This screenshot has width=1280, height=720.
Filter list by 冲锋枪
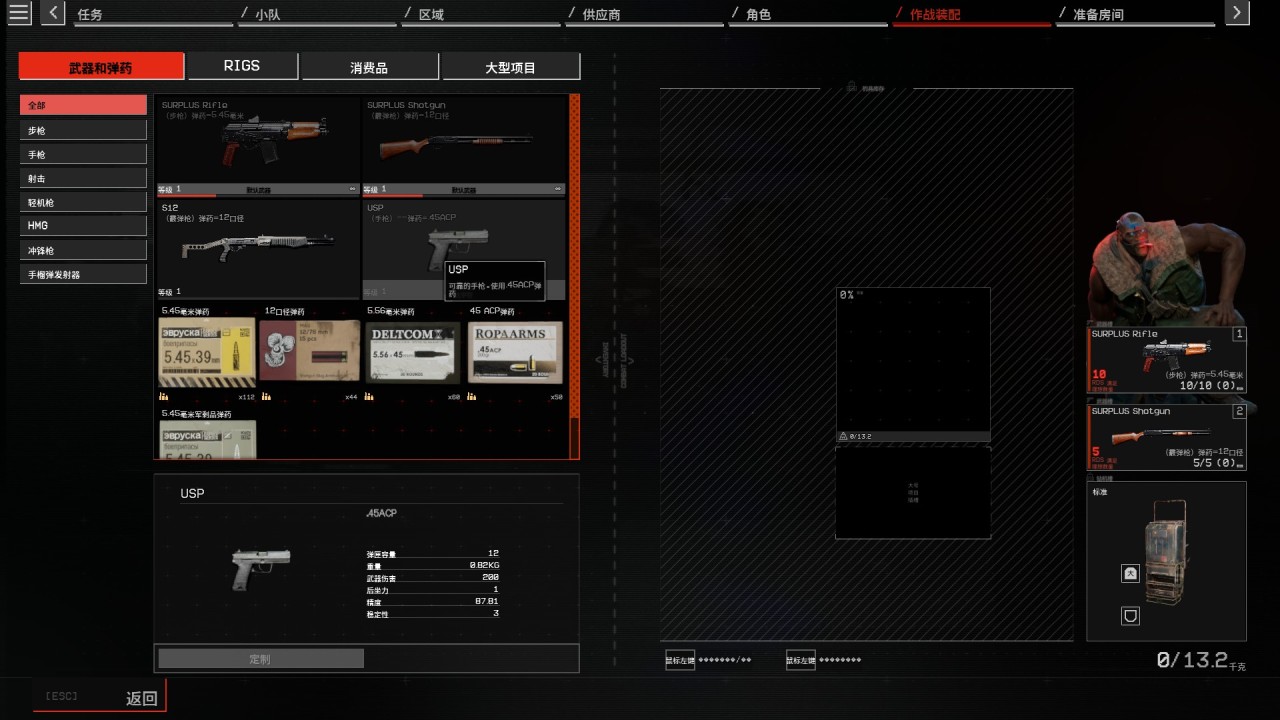click(x=83, y=250)
